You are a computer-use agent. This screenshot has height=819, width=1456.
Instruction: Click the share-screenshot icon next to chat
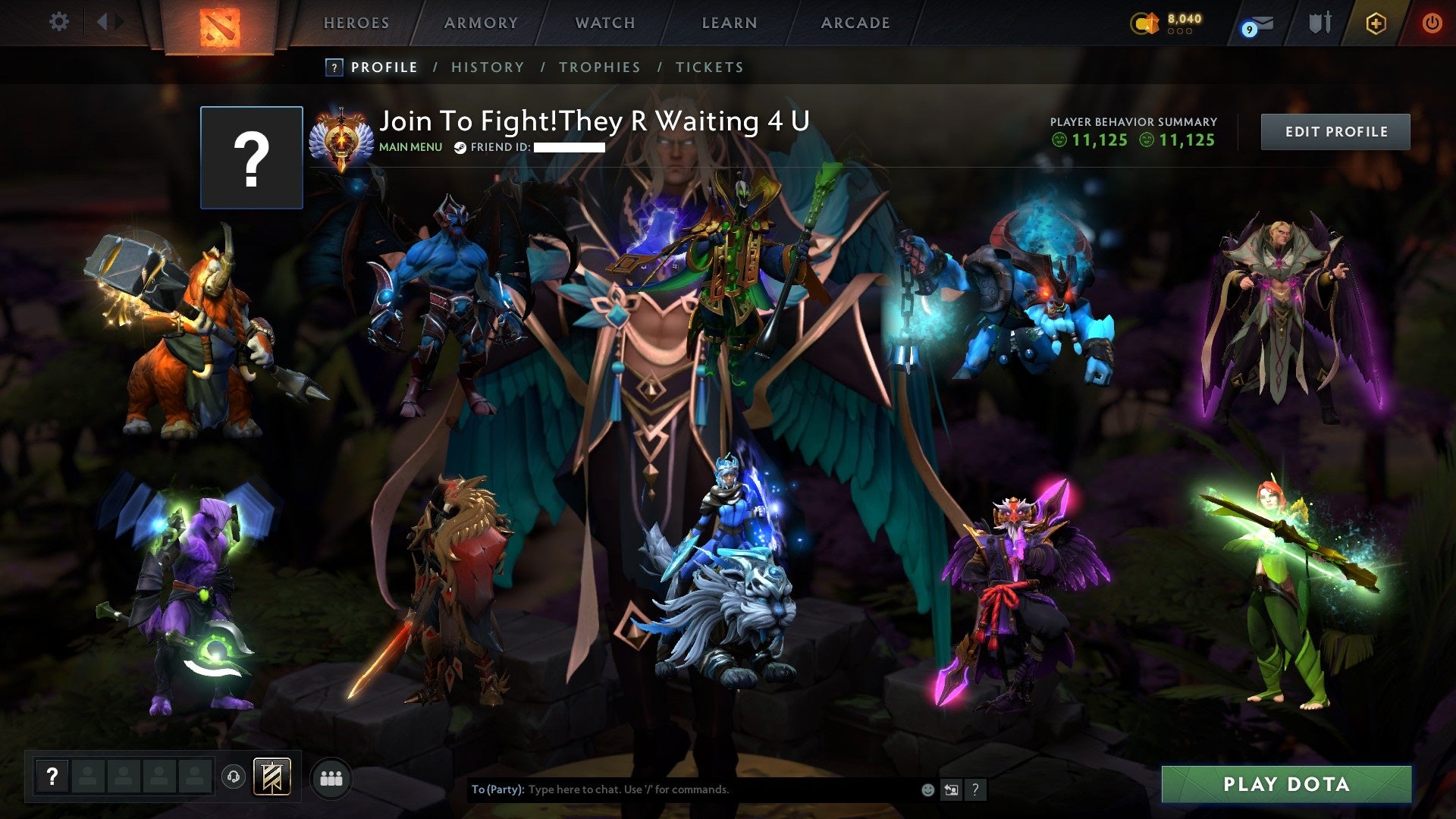tap(950, 789)
